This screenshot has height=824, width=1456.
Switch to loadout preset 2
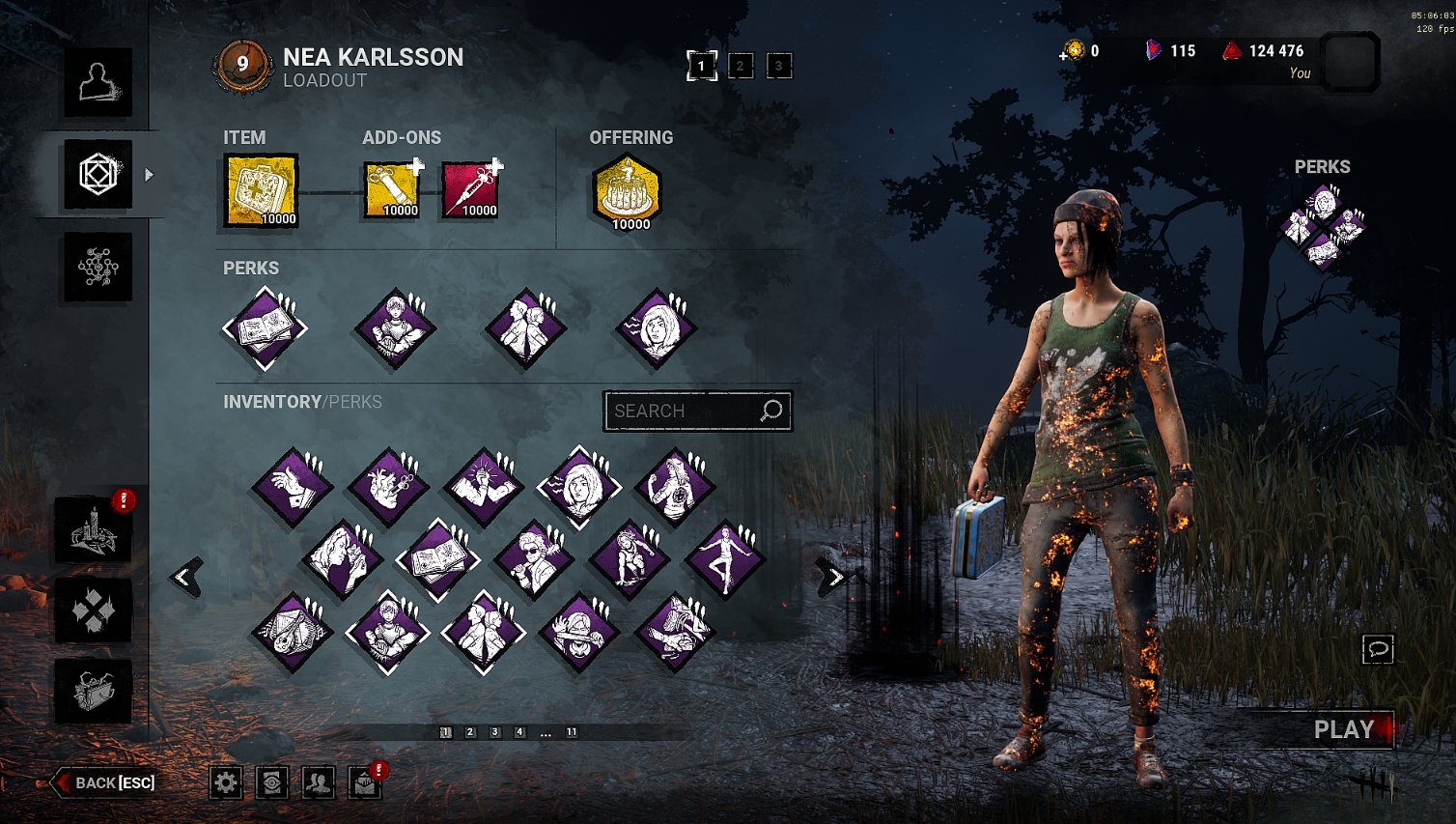coord(741,66)
